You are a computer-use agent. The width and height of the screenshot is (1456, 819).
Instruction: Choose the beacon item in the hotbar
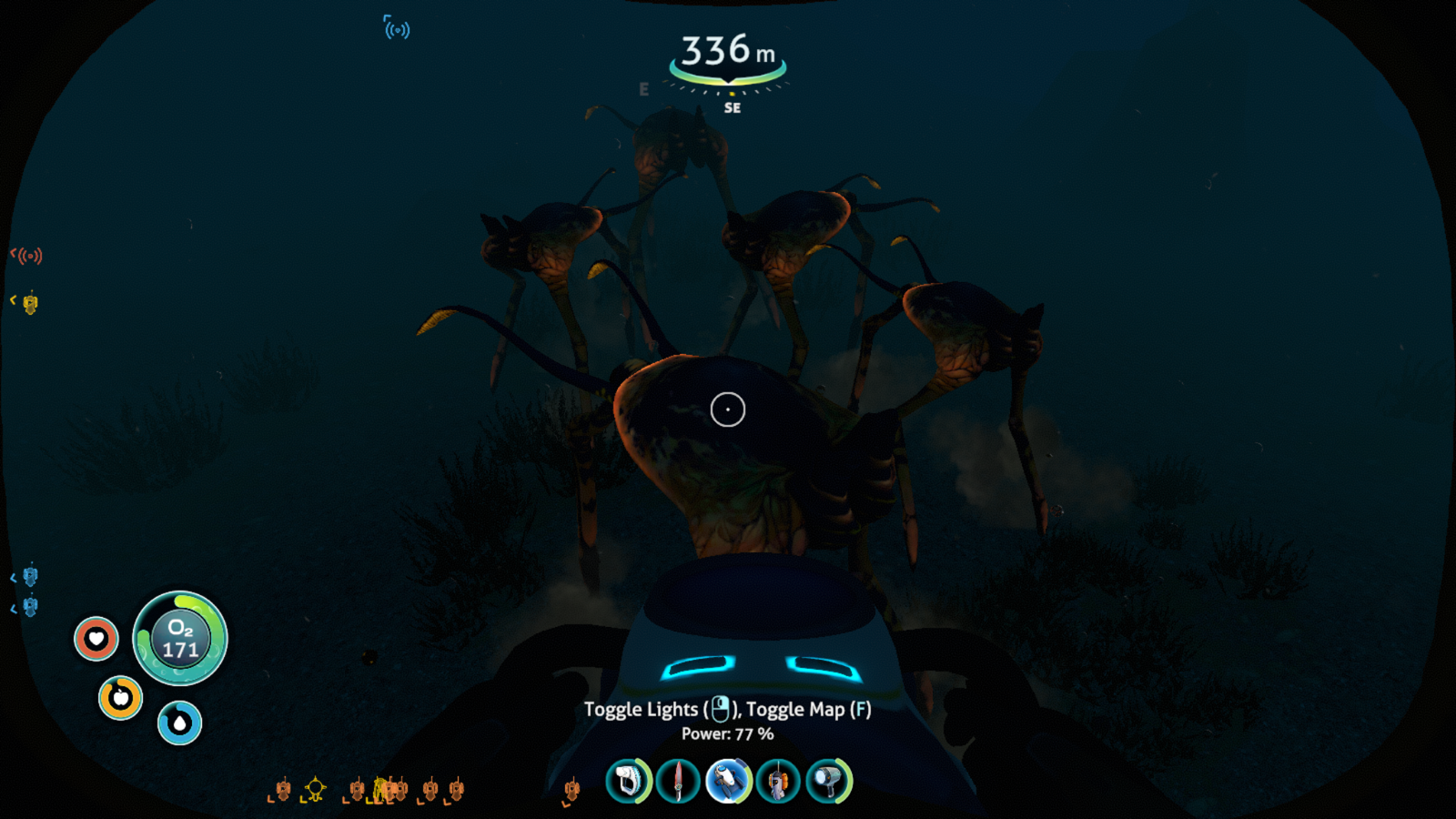(778, 781)
